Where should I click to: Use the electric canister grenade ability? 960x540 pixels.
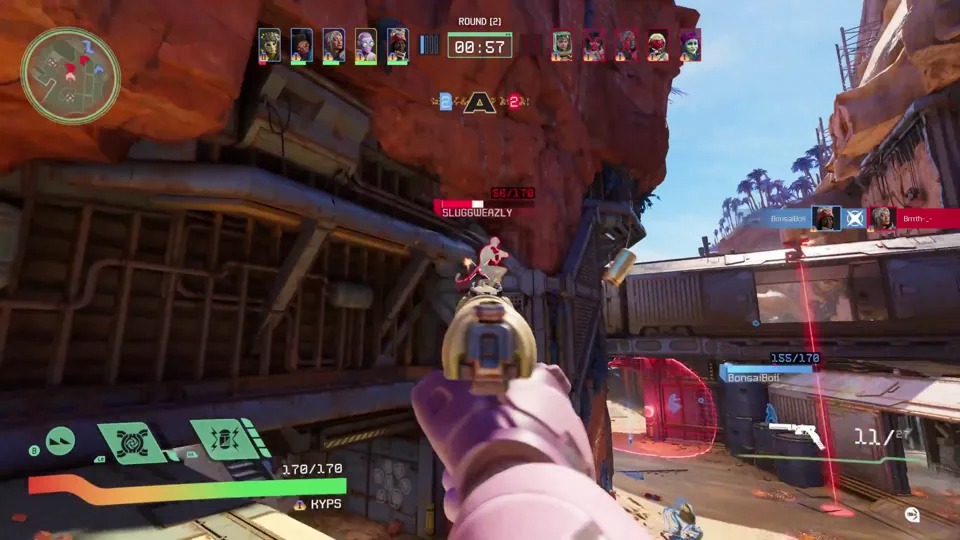click(x=219, y=438)
